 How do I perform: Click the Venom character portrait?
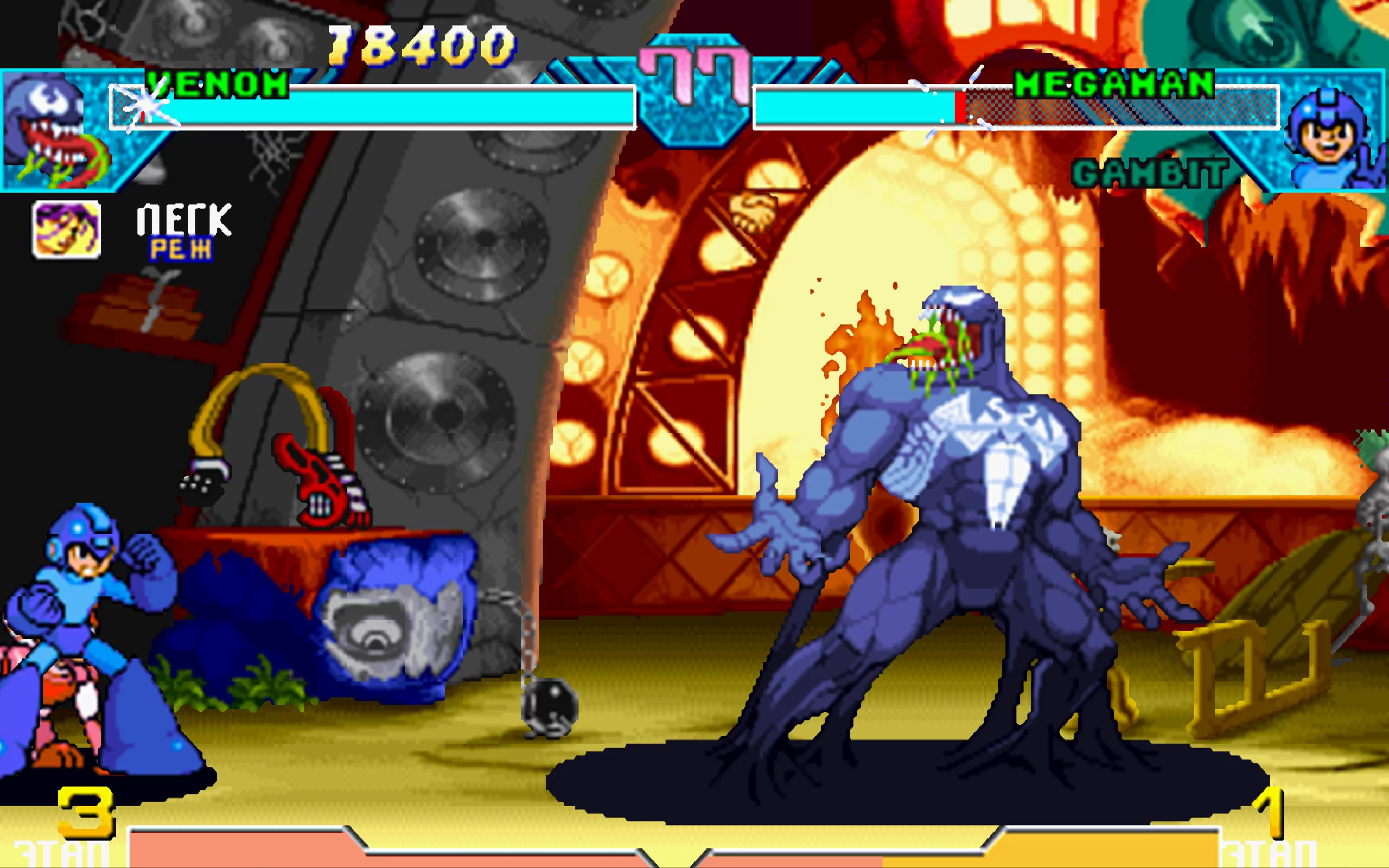click(53, 131)
